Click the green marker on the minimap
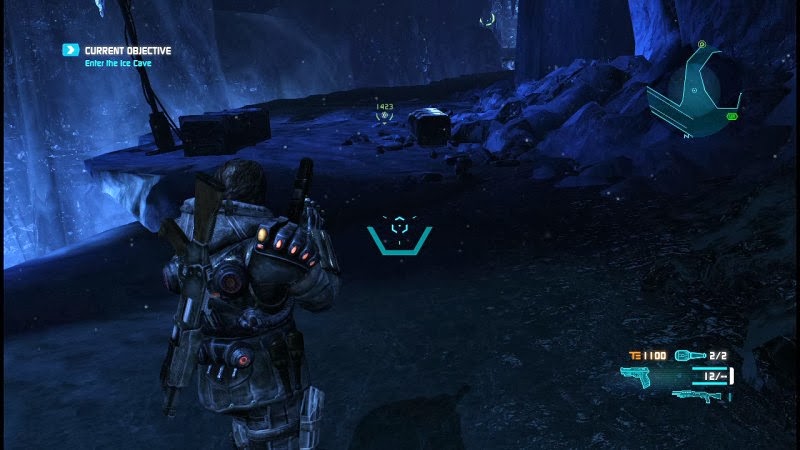Image resolution: width=800 pixels, height=450 pixels. 732,117
